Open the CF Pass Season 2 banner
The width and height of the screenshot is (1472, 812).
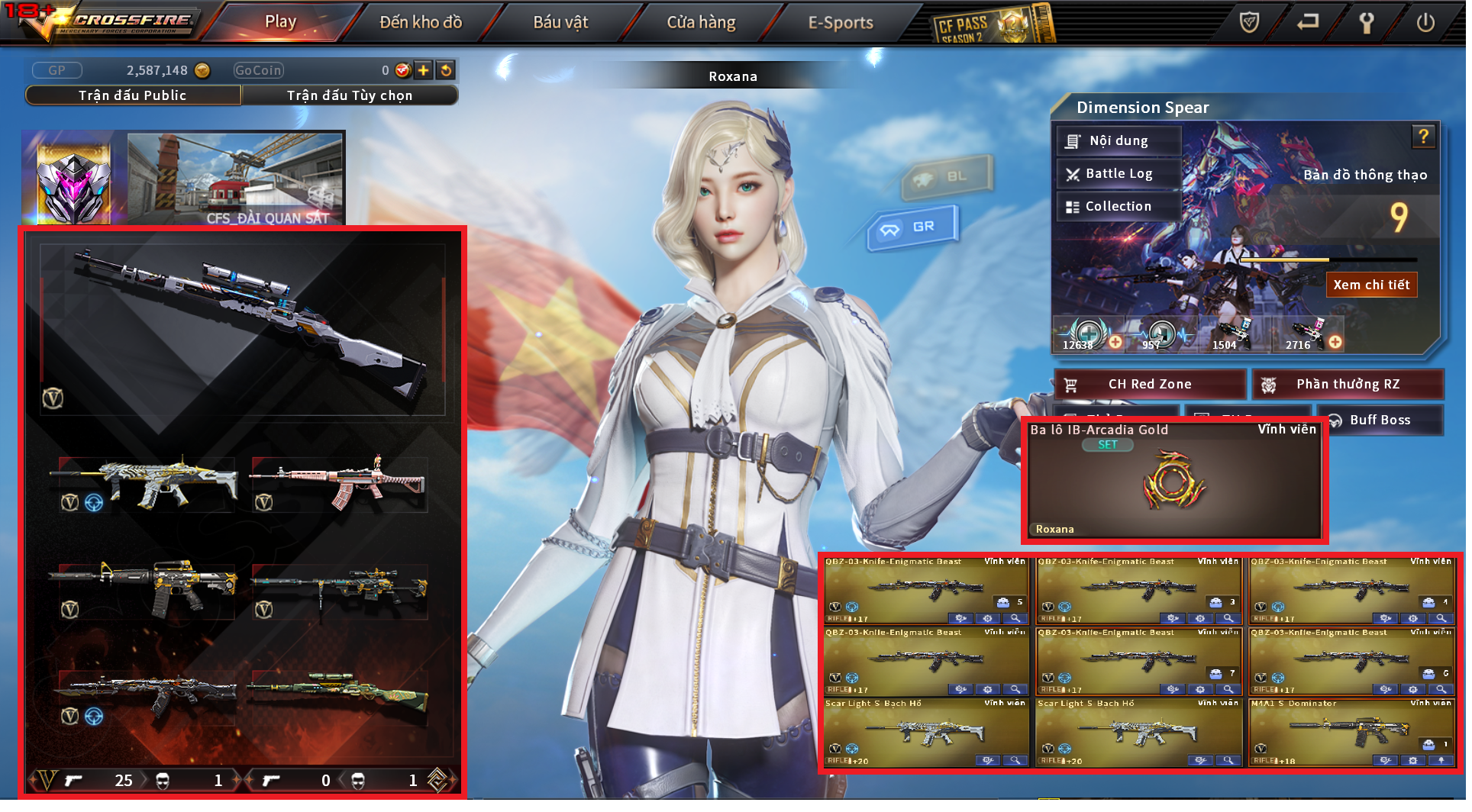click(x=993, y=24)
